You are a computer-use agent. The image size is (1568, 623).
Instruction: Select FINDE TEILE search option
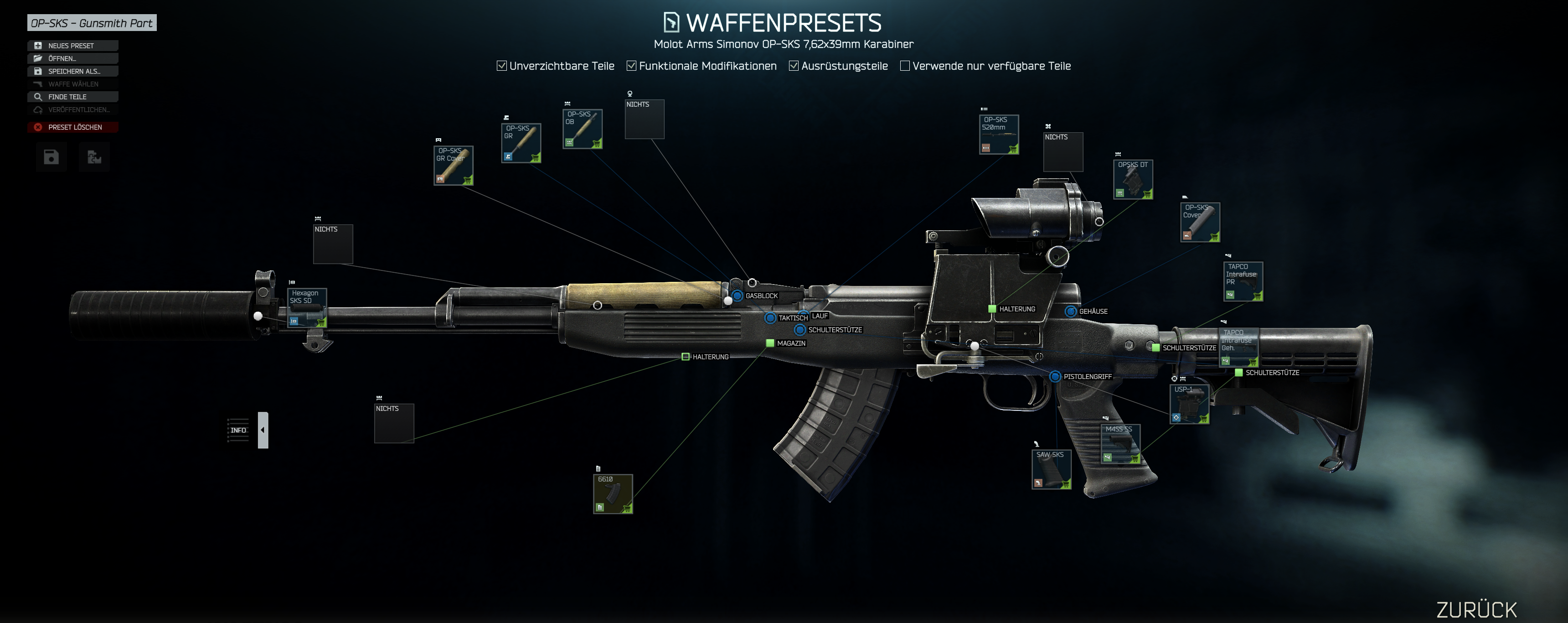[72, 97]
